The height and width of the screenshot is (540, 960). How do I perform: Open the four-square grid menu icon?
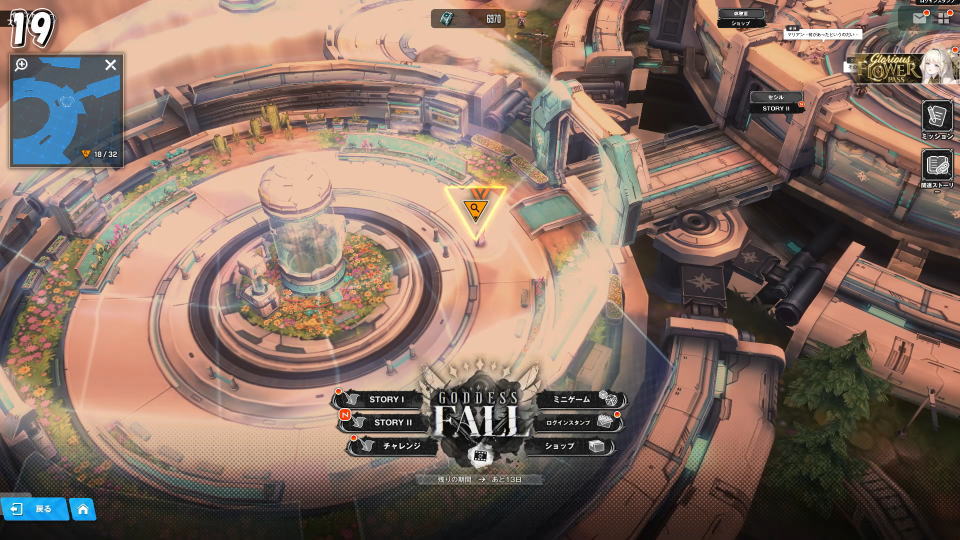pos(943,17)
